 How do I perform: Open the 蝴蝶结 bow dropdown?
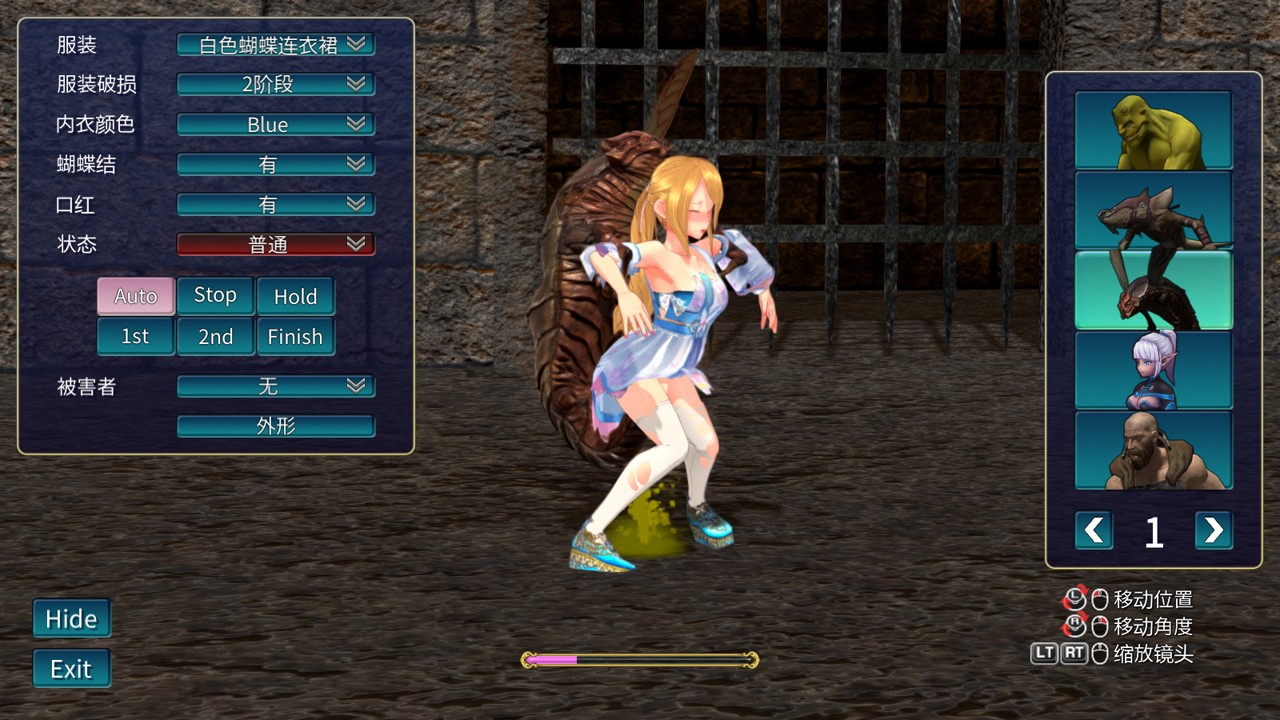[275, 165]
